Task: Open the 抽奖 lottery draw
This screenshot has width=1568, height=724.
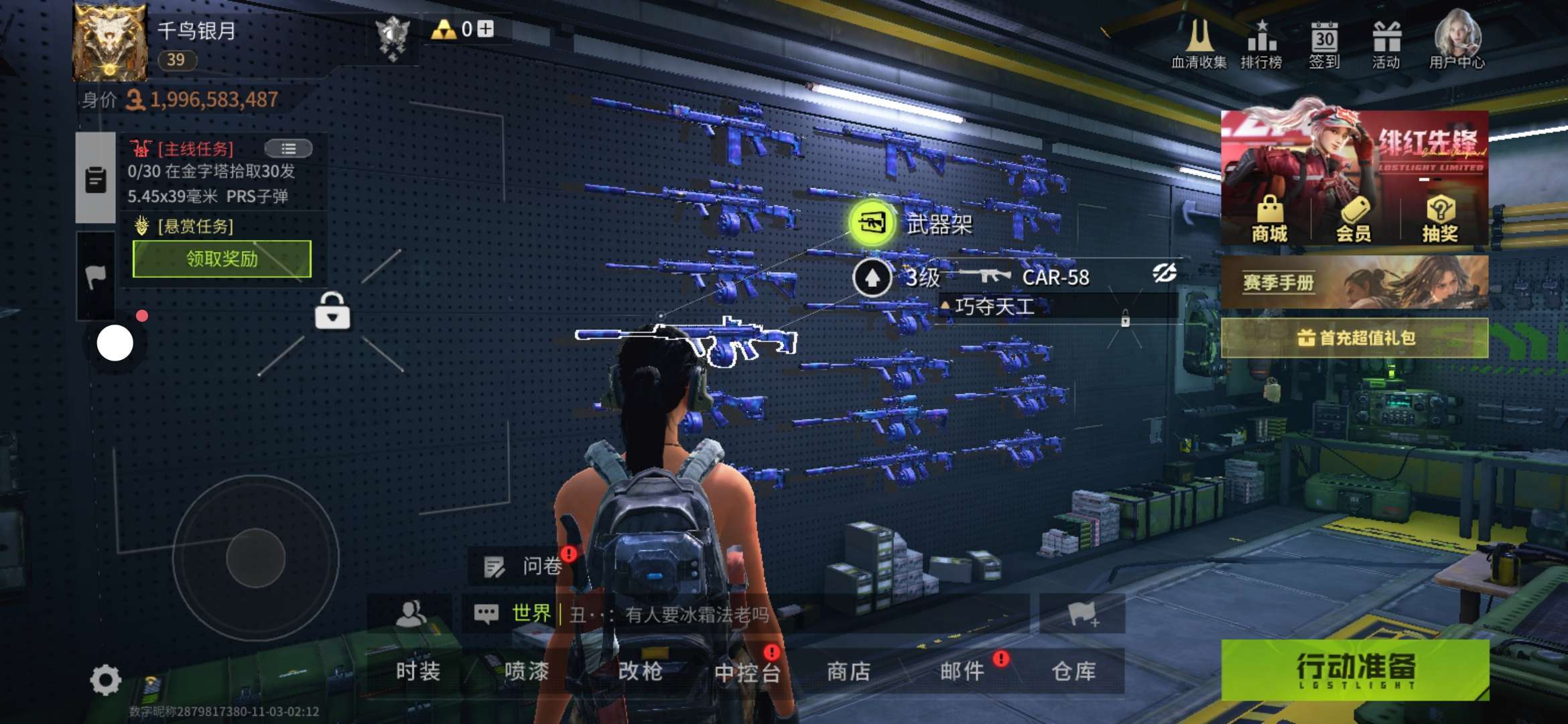Action: coord(1439,219)
